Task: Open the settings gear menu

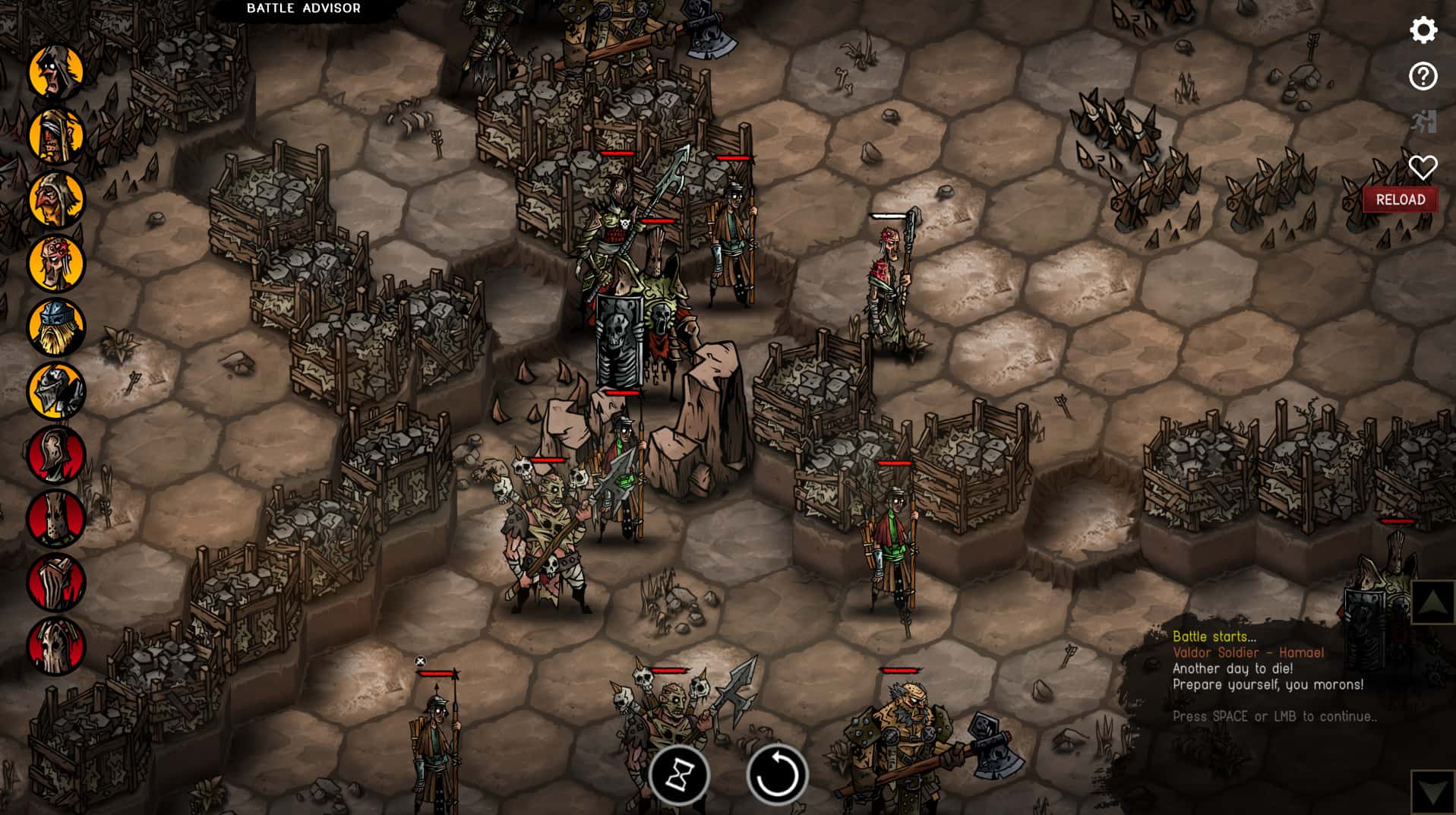Action: 1423,30
